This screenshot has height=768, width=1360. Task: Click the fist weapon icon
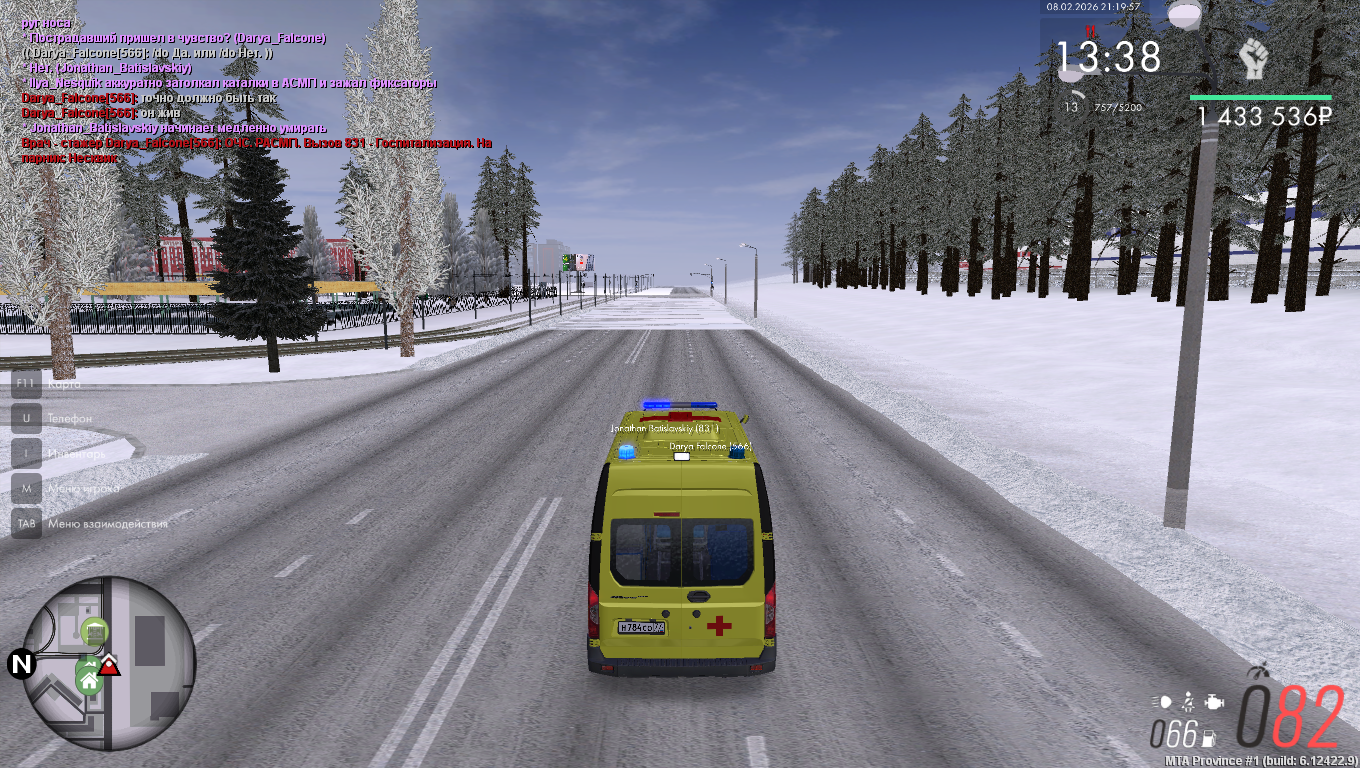click(1252, 60)
